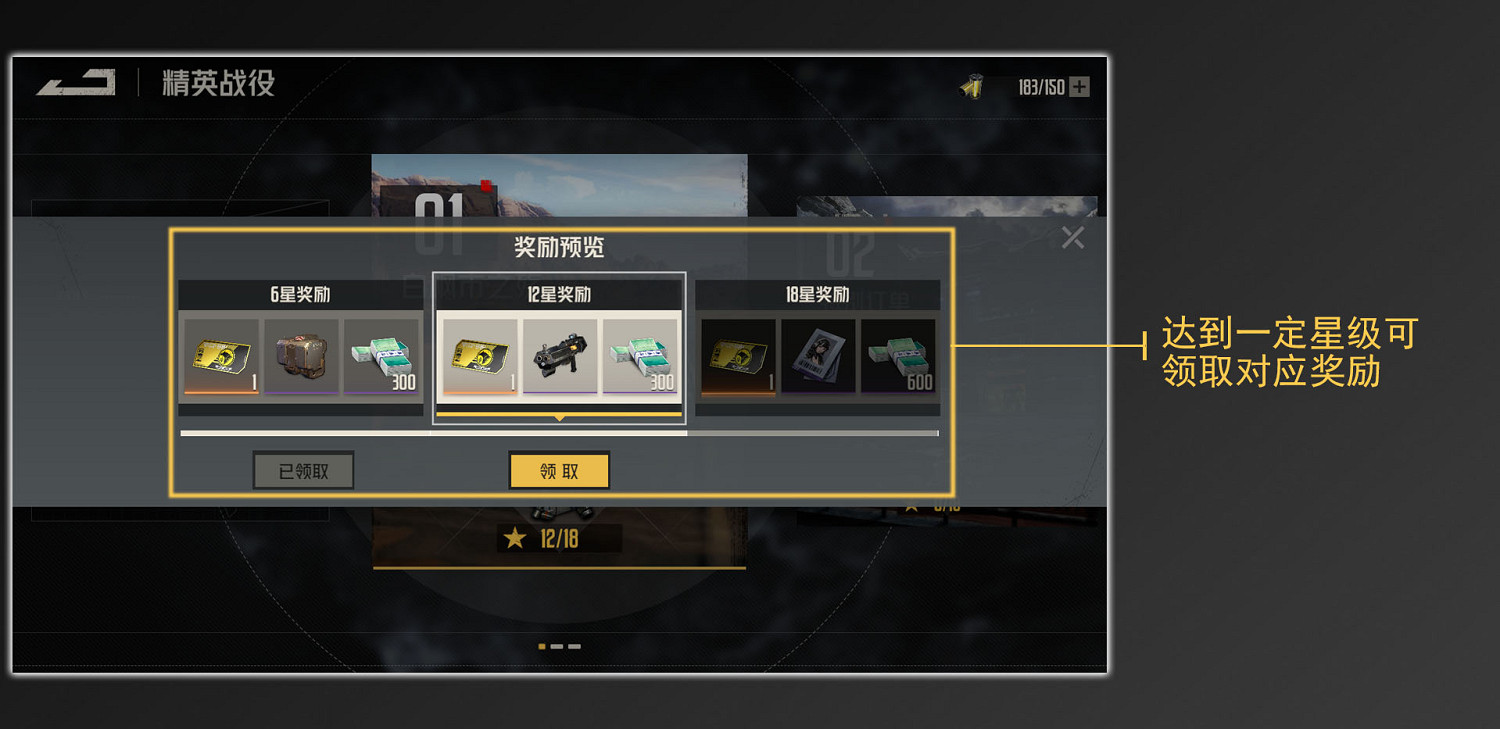Select the submachine gun reward in 12星奖励
The width and height of the screenshot is (1500, 729).
pyautogui.click(x=560, y=358)
